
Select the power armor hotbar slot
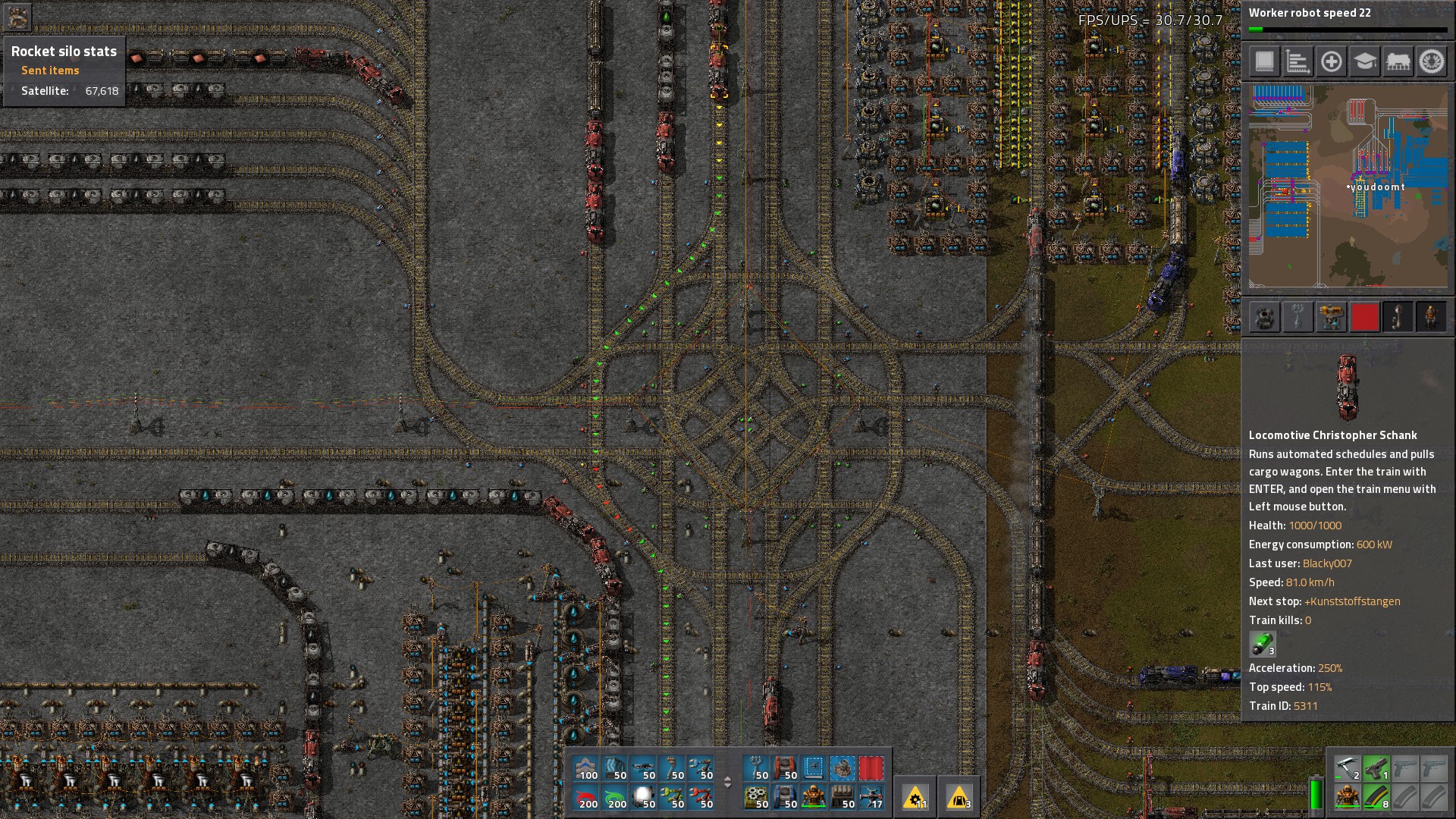coord(814,796)
